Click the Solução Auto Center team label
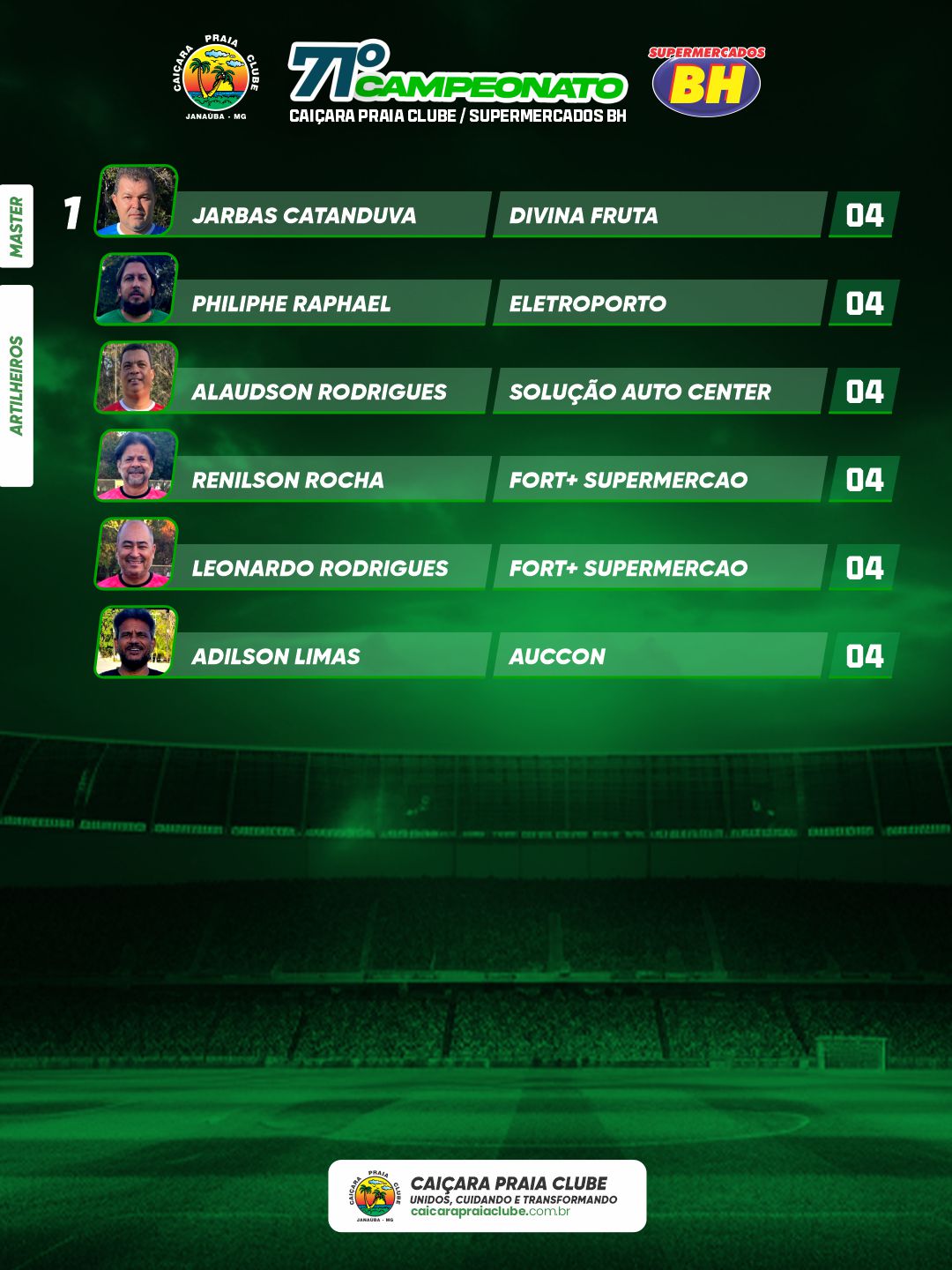Screen dimensions: 952x1270 640,392
